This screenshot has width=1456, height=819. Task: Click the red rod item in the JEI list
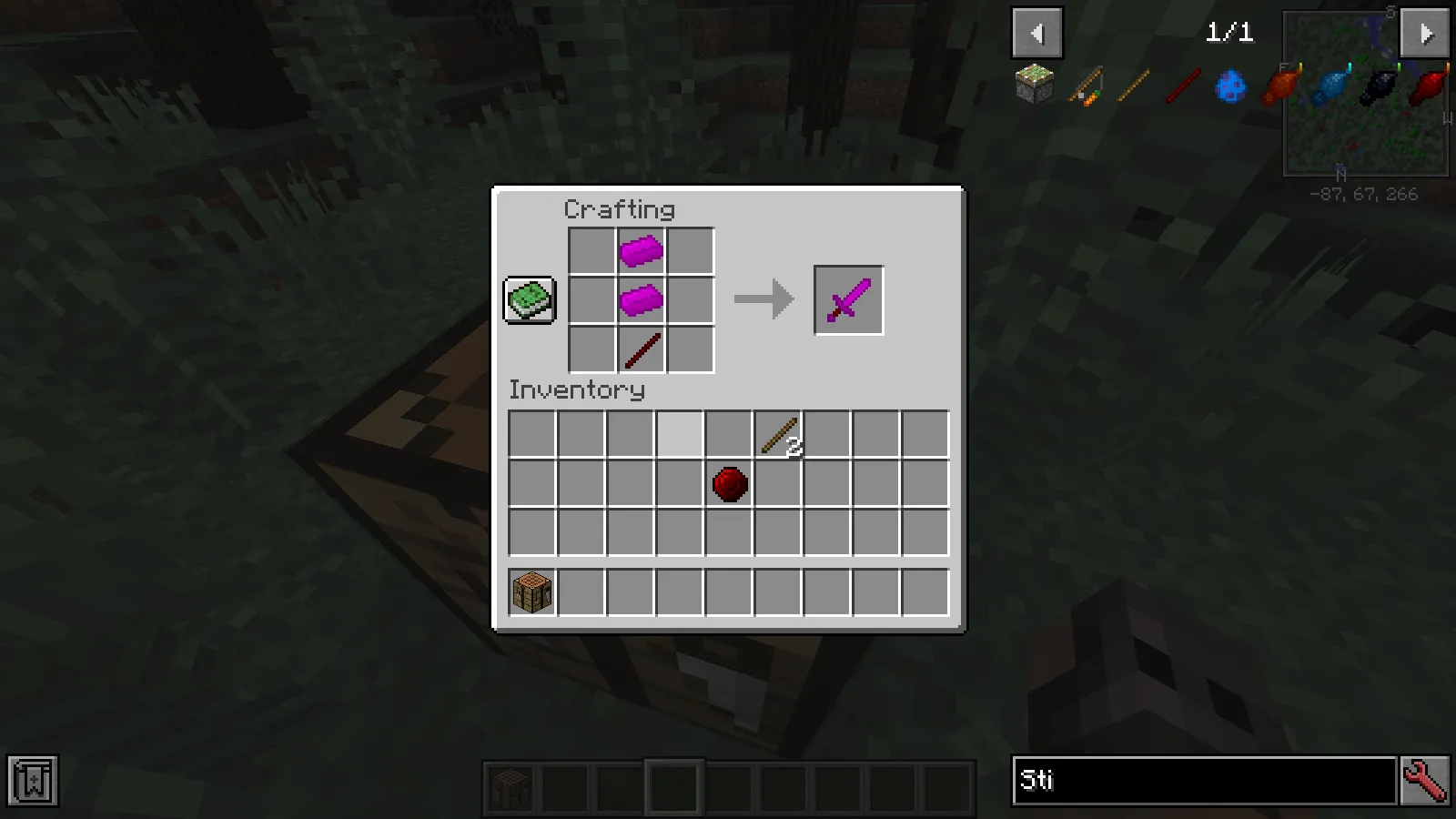click(x=1181, y=85)
